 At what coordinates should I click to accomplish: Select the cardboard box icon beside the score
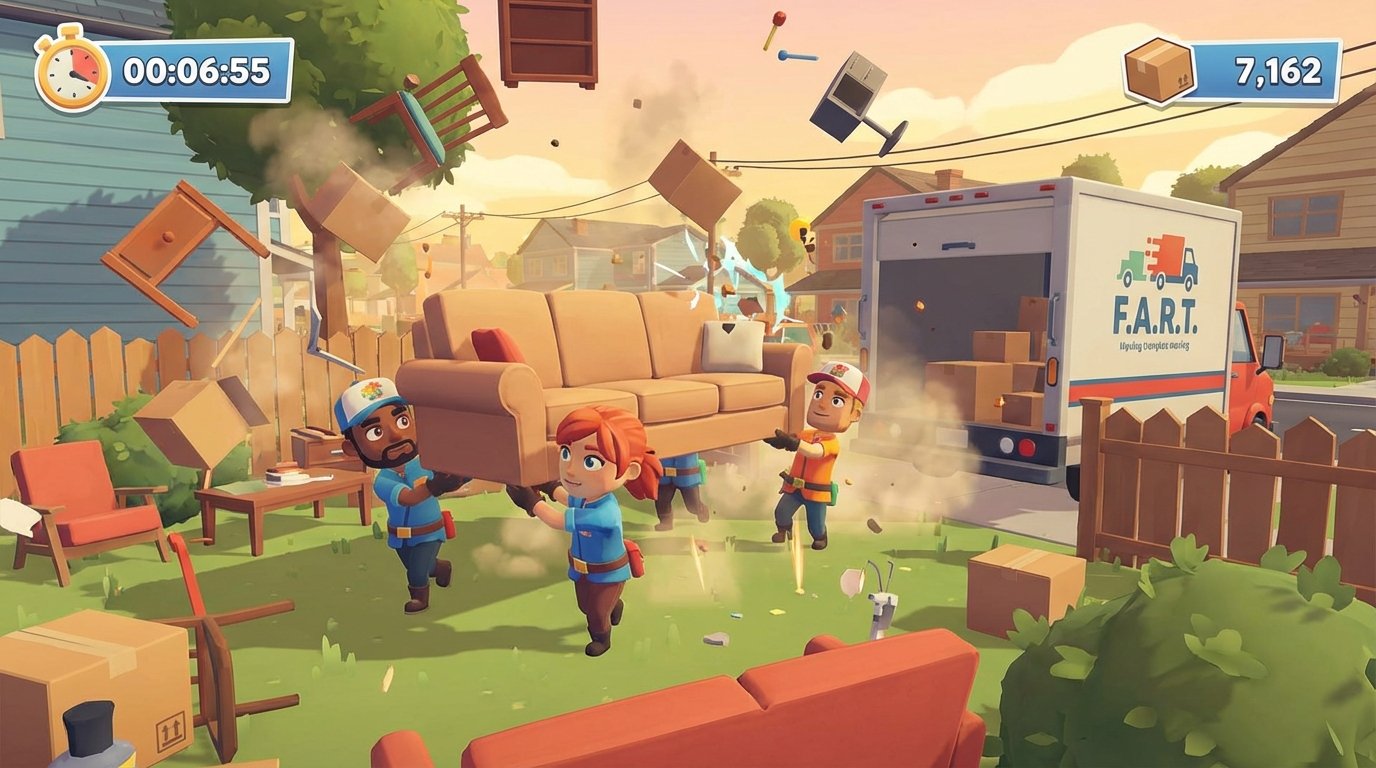coord(1160,70)
